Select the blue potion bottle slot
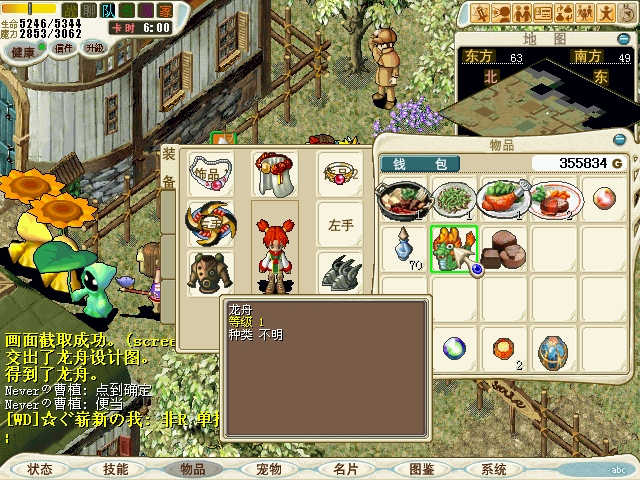 click(x=403, y=249)
